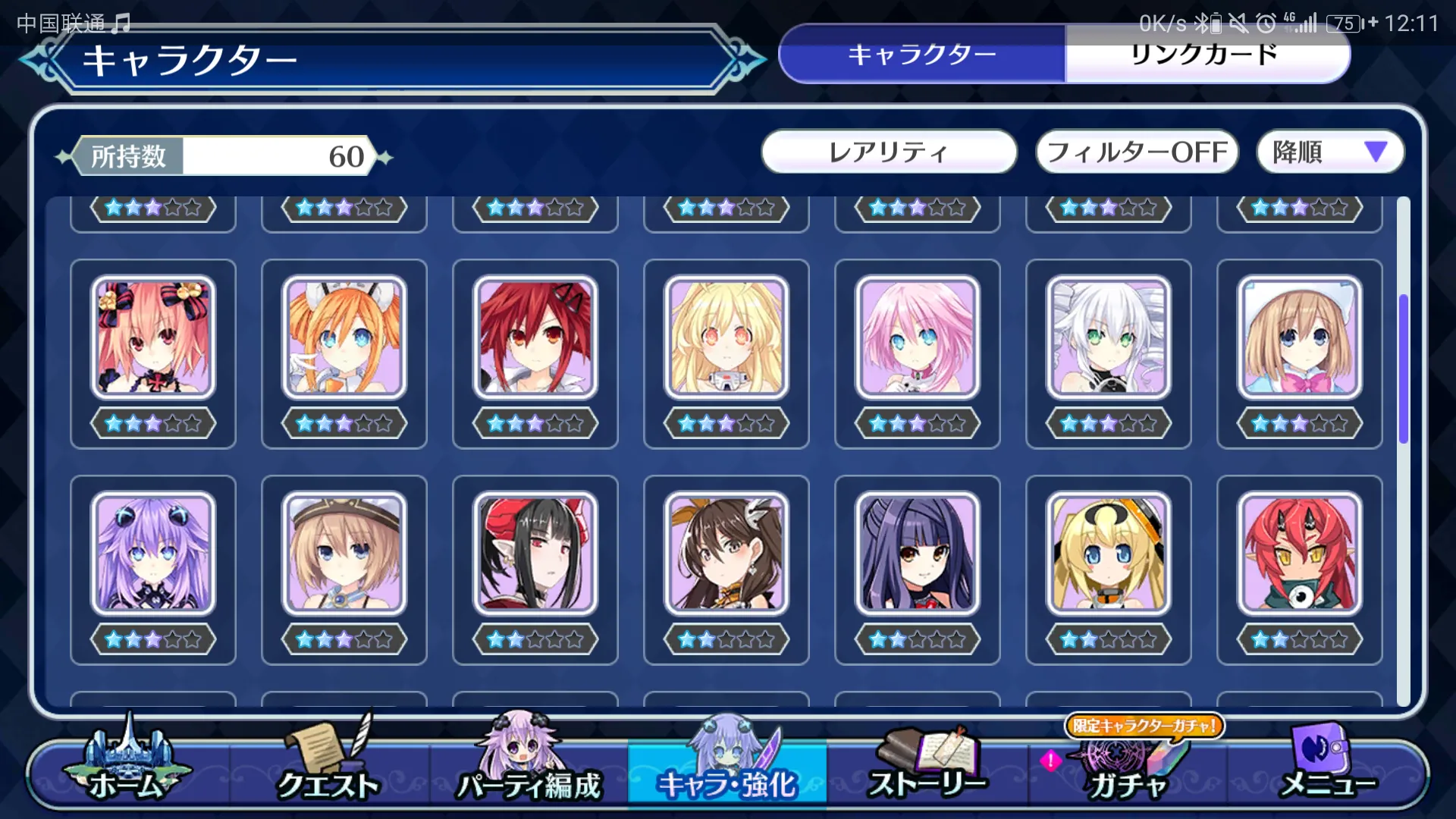1456x819 pixels.
Task: Pick the white-haired green-eyed character
Action: pyautogui.click(x=1109, y=337)
